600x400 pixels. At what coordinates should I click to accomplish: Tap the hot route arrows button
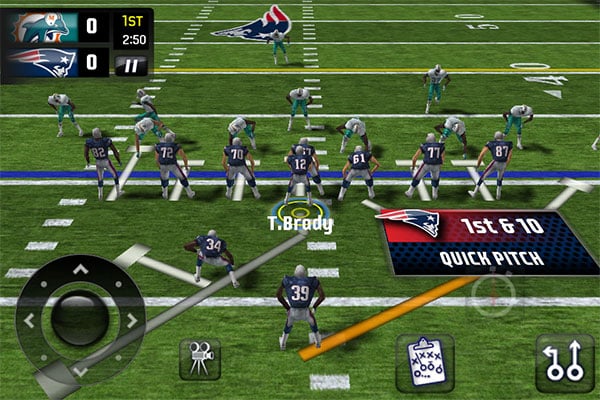tap(564, 361)
